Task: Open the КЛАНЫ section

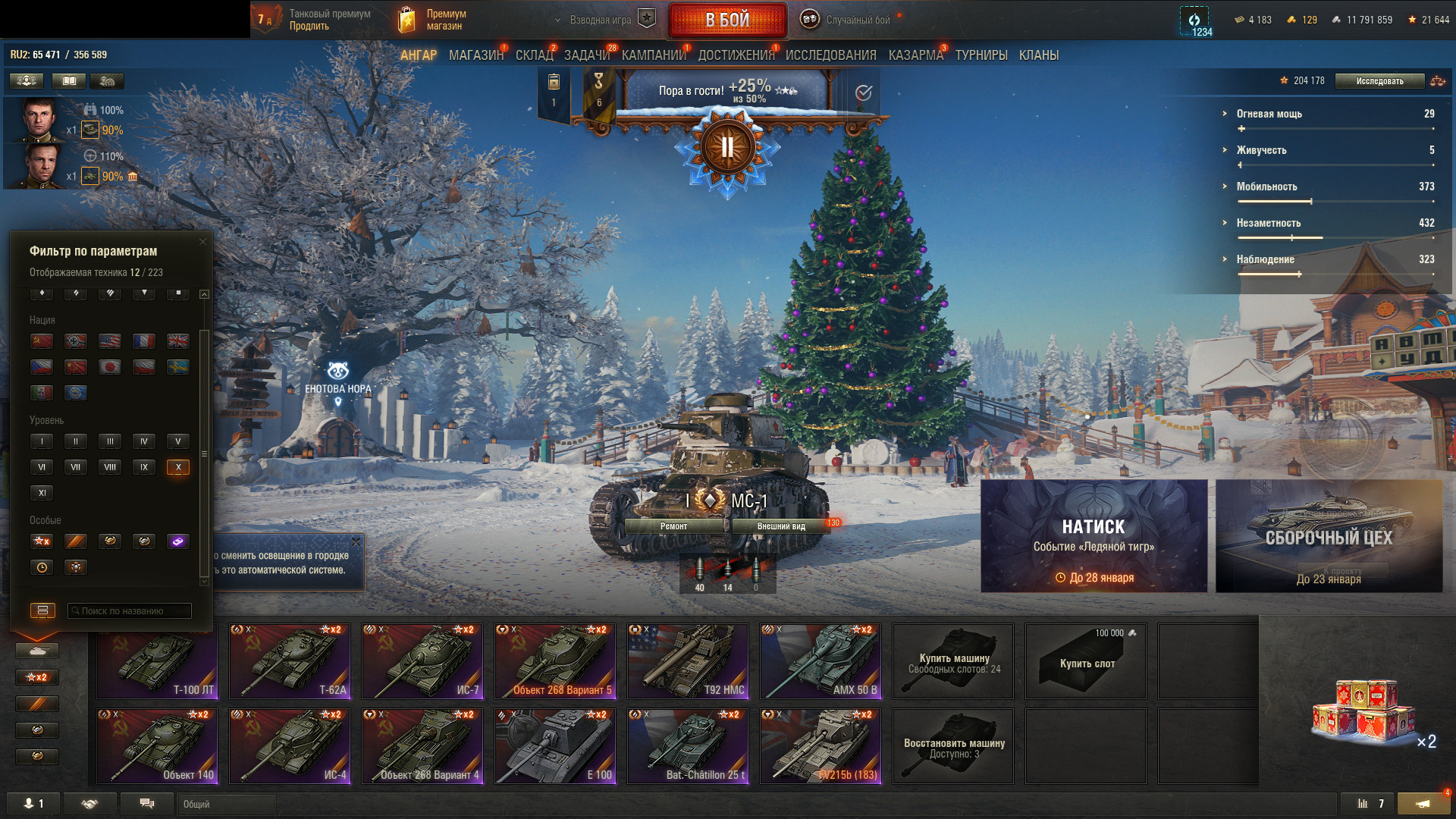Action: click(x=1038, y=55)
